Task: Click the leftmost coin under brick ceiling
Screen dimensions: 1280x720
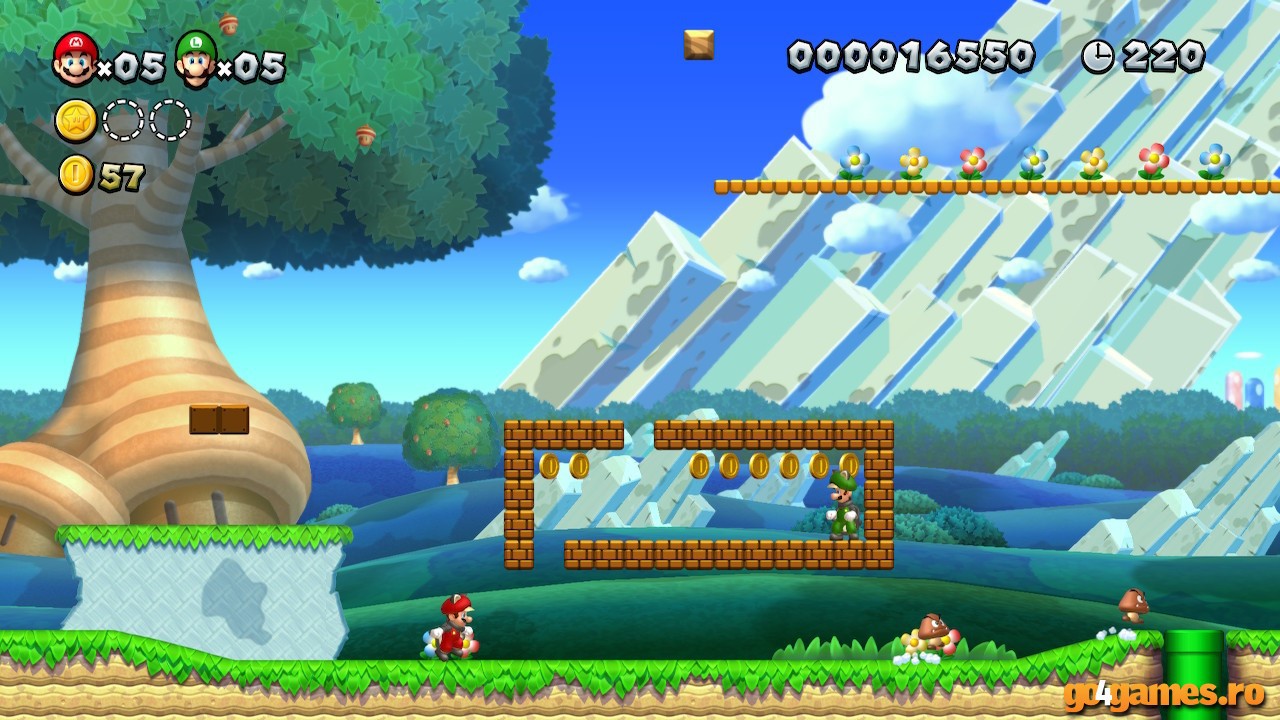Action: point(549,467)
